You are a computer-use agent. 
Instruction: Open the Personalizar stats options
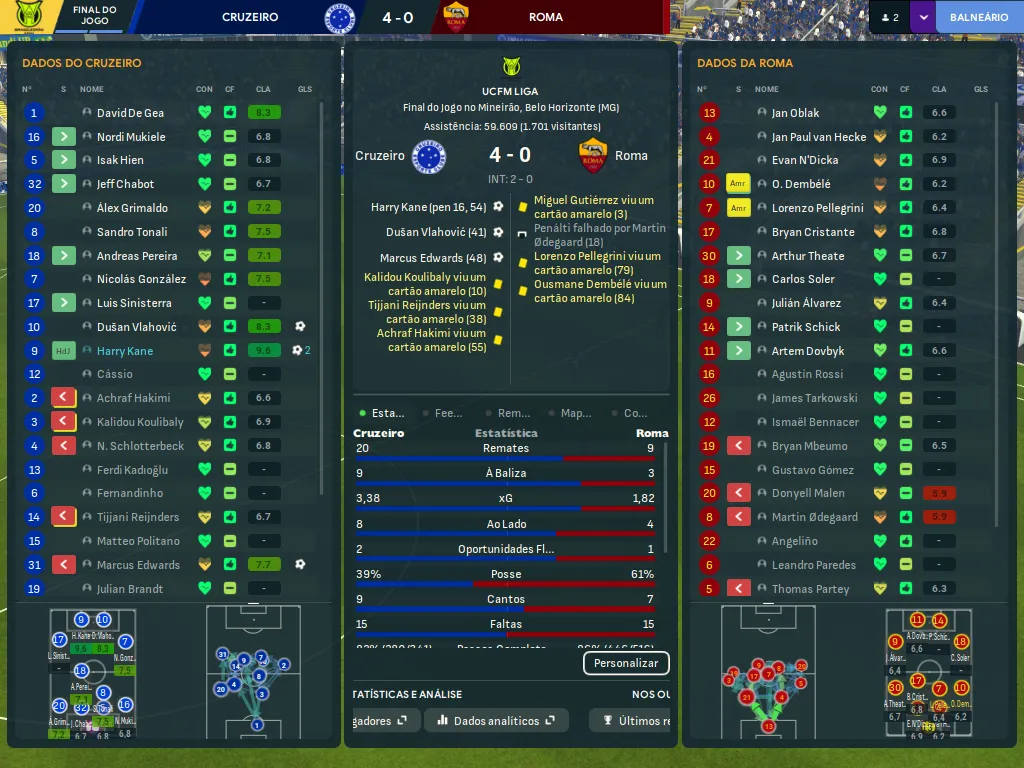(626, 663)
